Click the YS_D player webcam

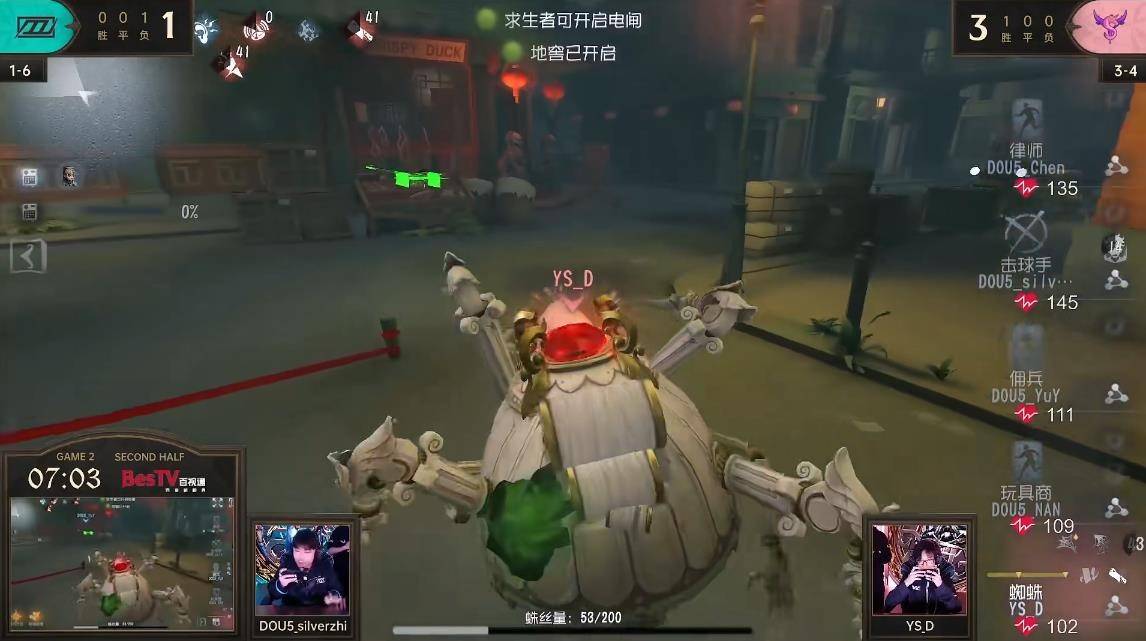click(x=919, y=569)
